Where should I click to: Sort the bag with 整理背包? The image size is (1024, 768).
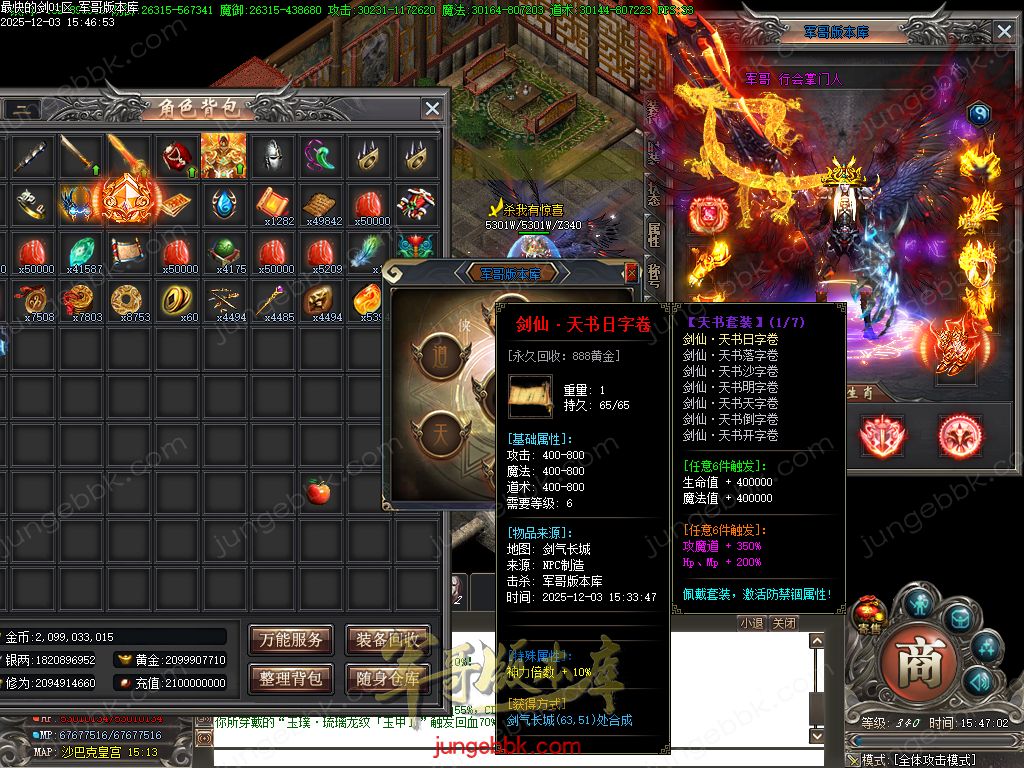pos(291,678)
